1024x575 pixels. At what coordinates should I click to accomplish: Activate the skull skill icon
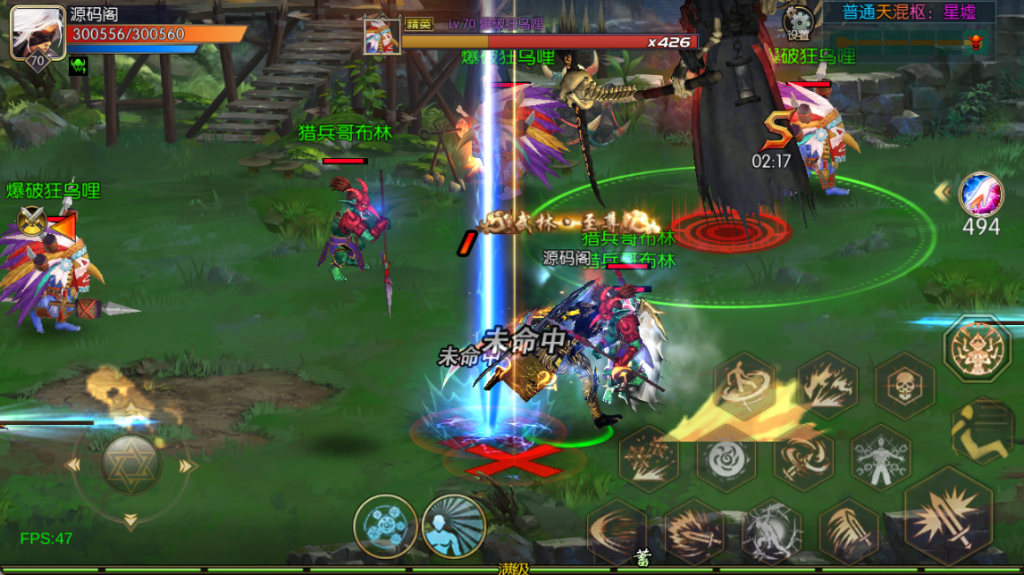click(905, 386)
